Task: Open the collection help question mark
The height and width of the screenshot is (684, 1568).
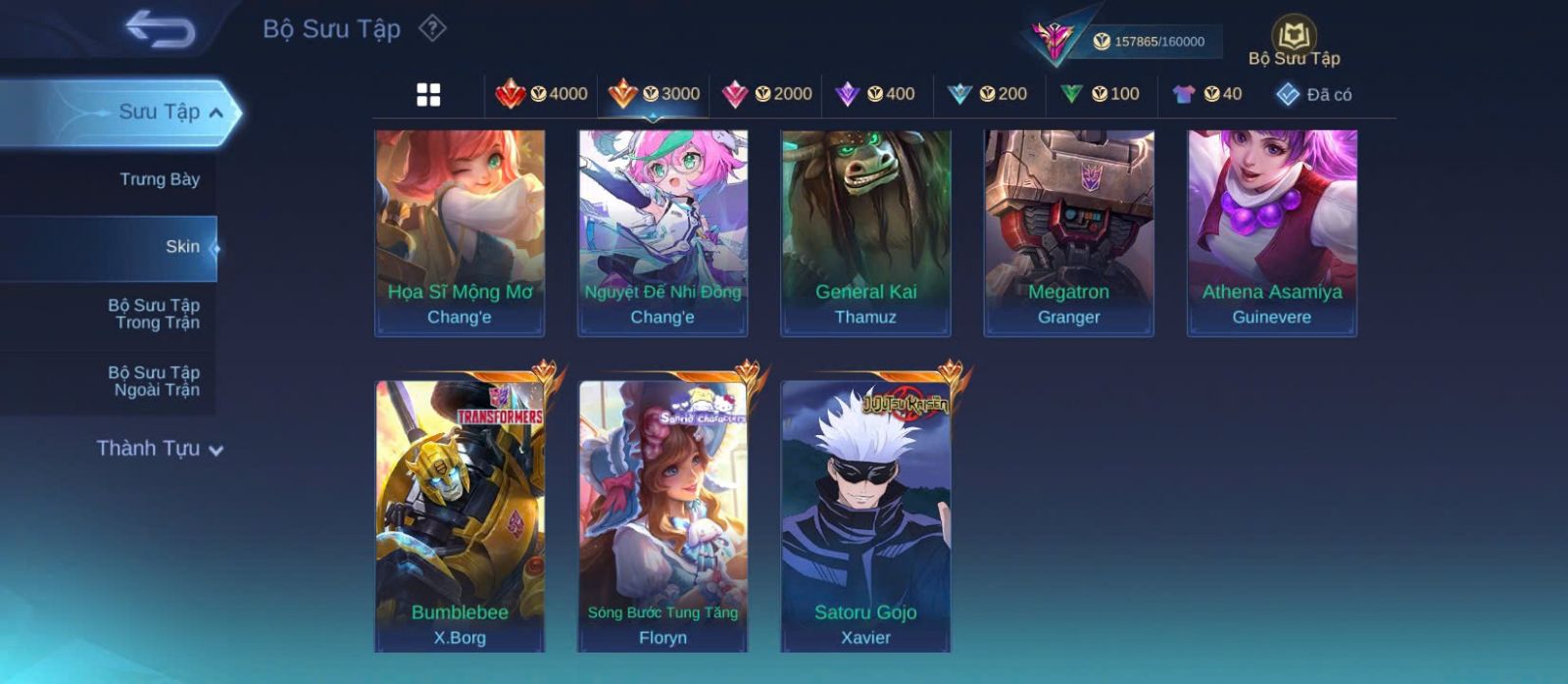Action: click(x=432, y=28)
